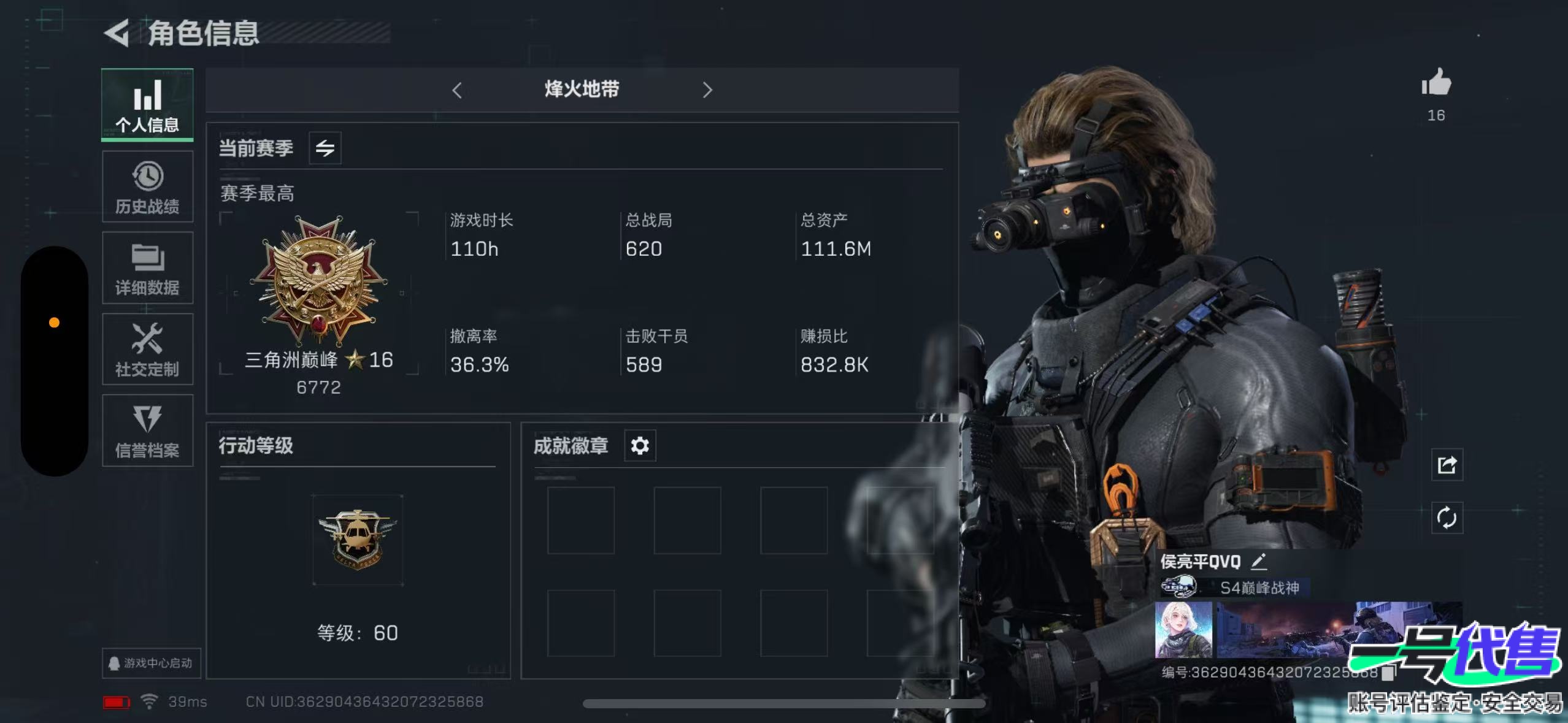
Task: Open 成就徽章 gear settings
Action: click(640, 445)
